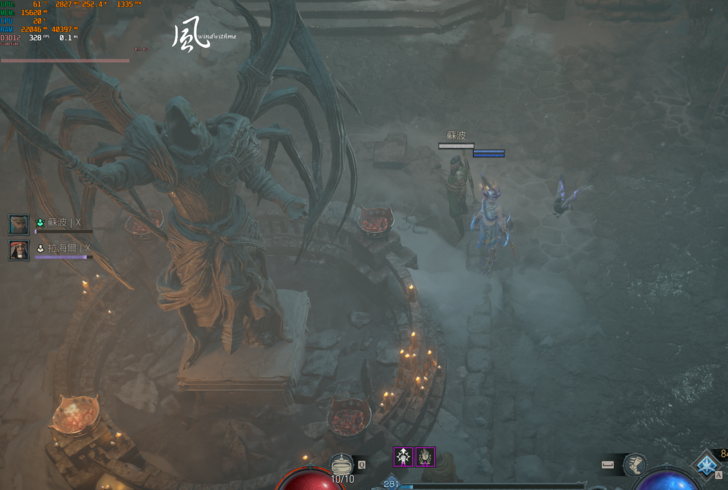Use the healing potion flask

click(x=342, y=465)
